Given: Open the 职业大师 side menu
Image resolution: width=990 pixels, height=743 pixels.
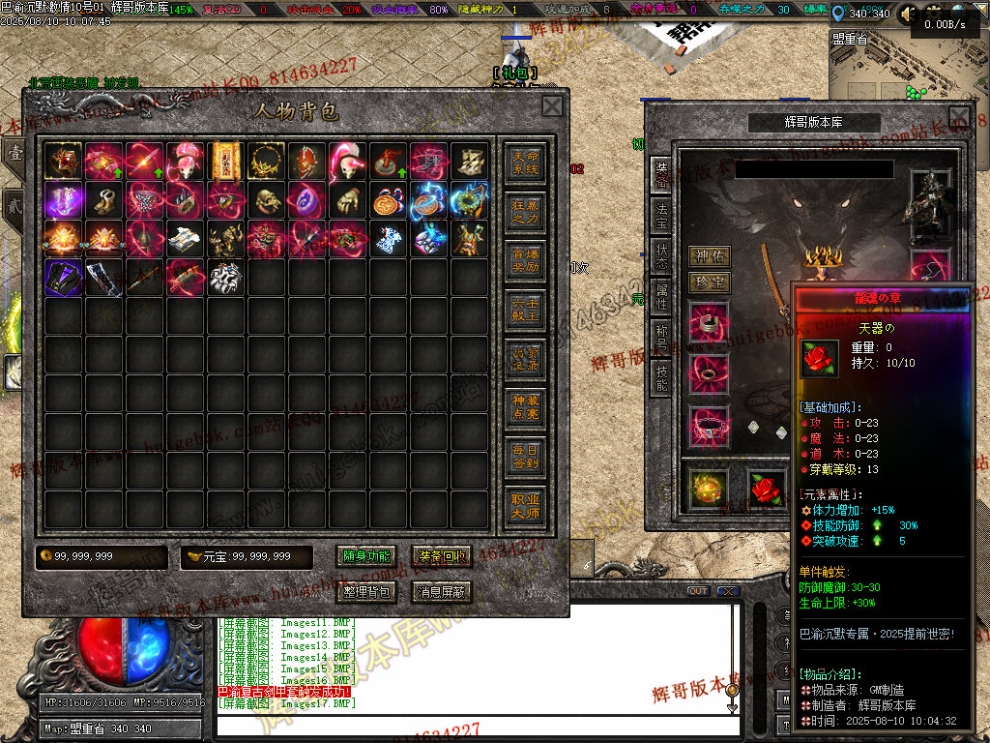Looking at the screenshot, I should (x=526, y=506).
